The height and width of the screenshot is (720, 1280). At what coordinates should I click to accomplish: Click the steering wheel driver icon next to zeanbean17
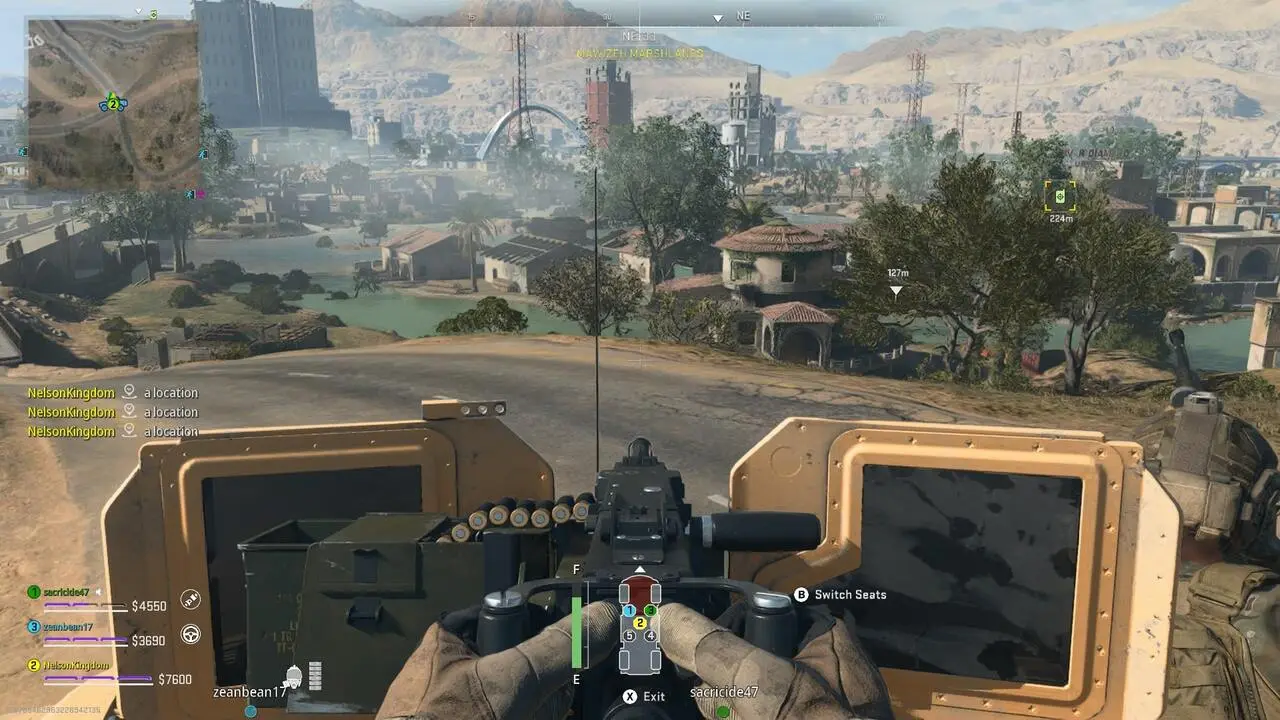pyautogui.click(x=192, y=633)
